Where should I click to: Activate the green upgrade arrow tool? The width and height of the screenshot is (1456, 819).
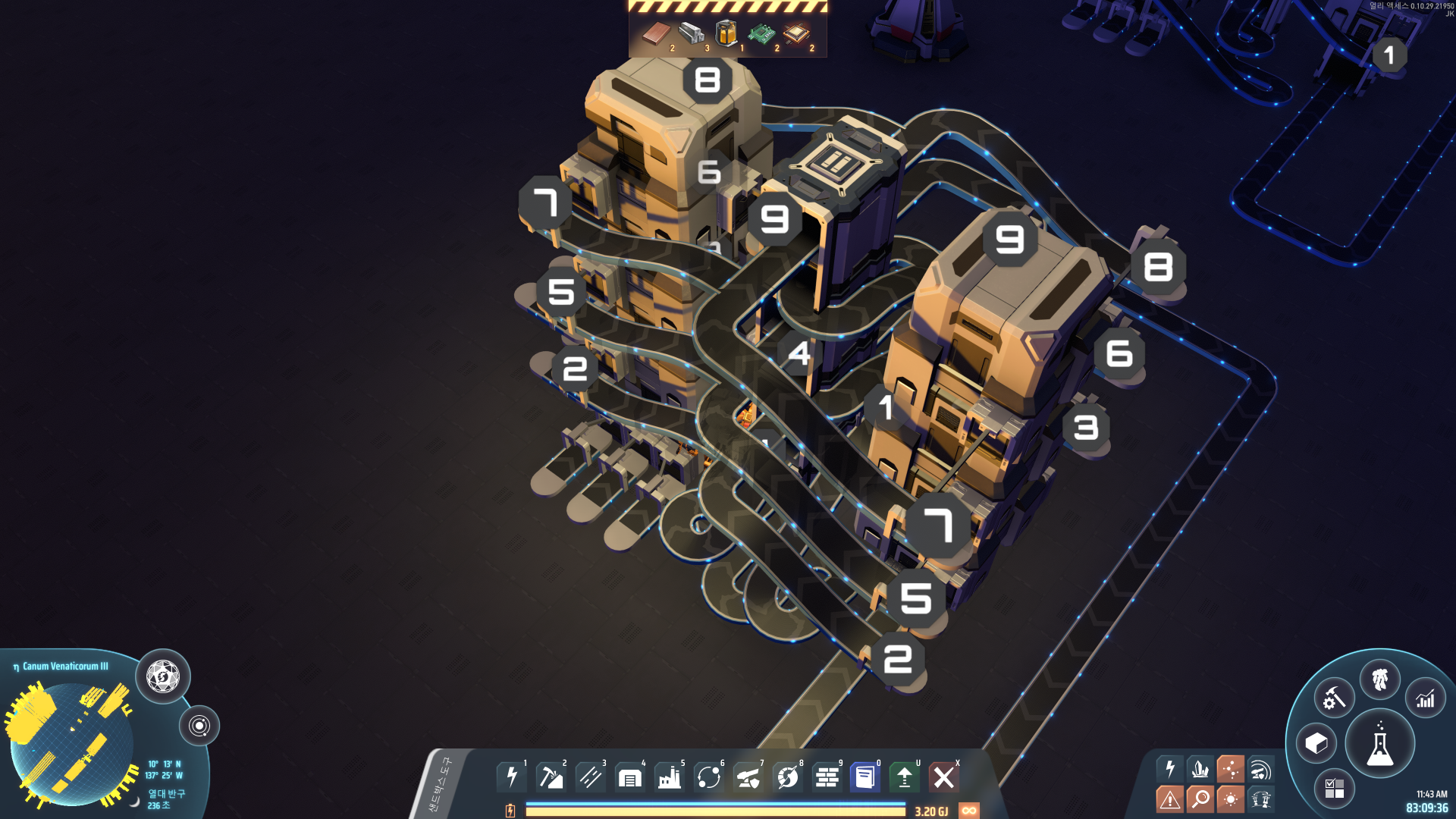pyautogui.click(x=904, y=777)
